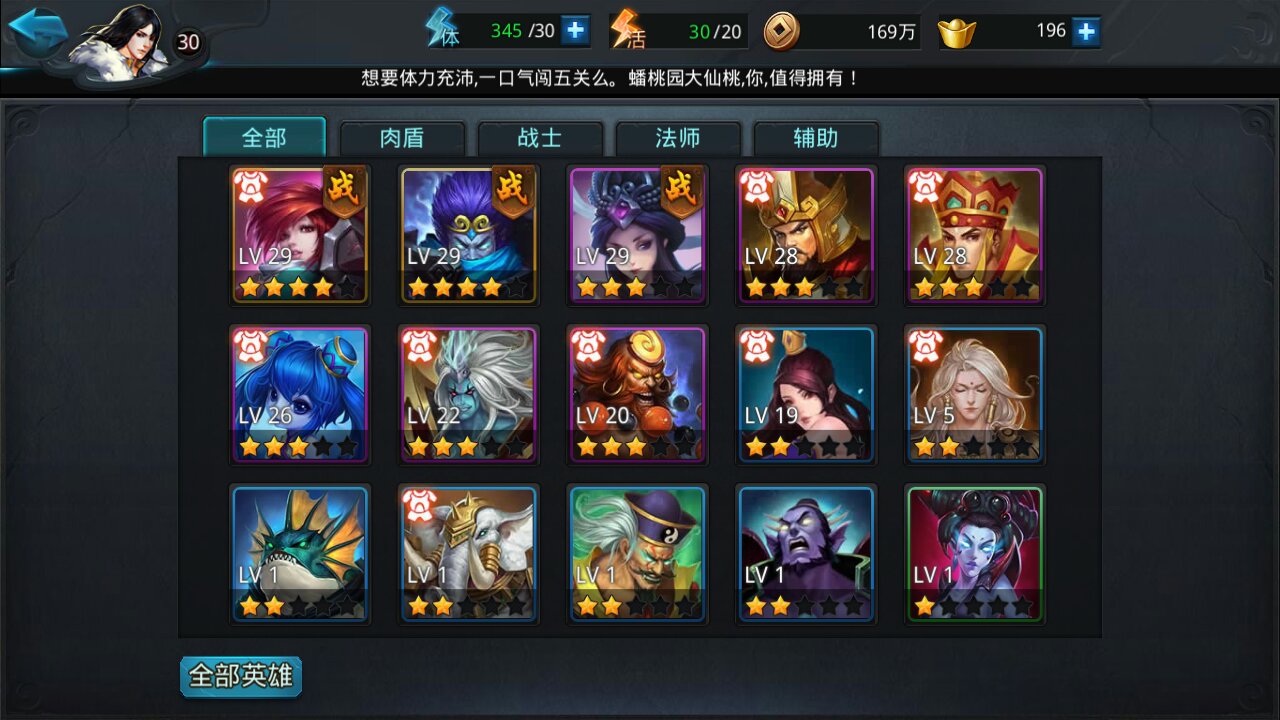Switch to the 战士 warrior tab
Image resolution: width=1280 pixels, height=720 pixels.
click(541, 138)
